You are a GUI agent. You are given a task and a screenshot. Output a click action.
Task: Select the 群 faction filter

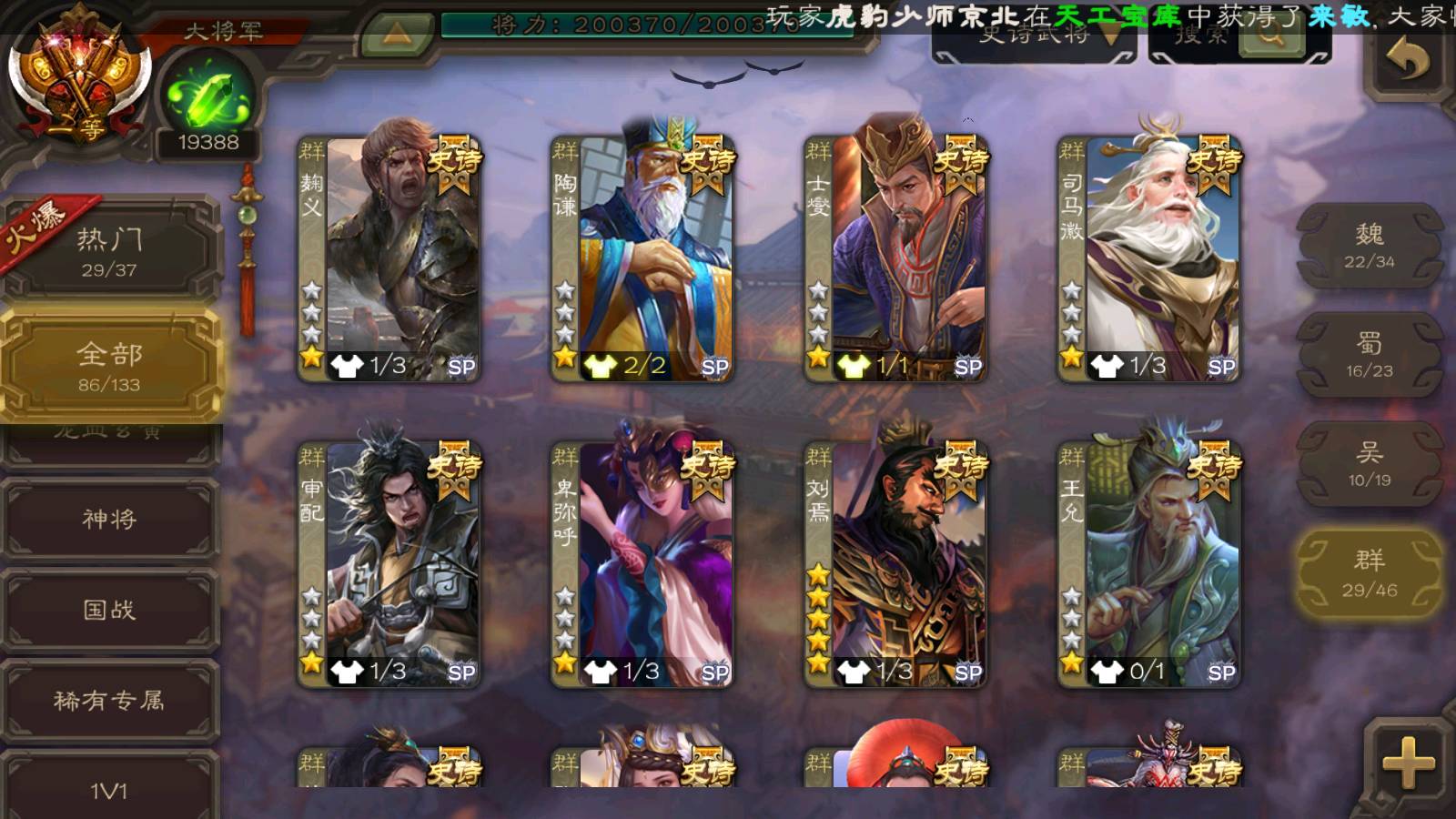[1369, 573]
